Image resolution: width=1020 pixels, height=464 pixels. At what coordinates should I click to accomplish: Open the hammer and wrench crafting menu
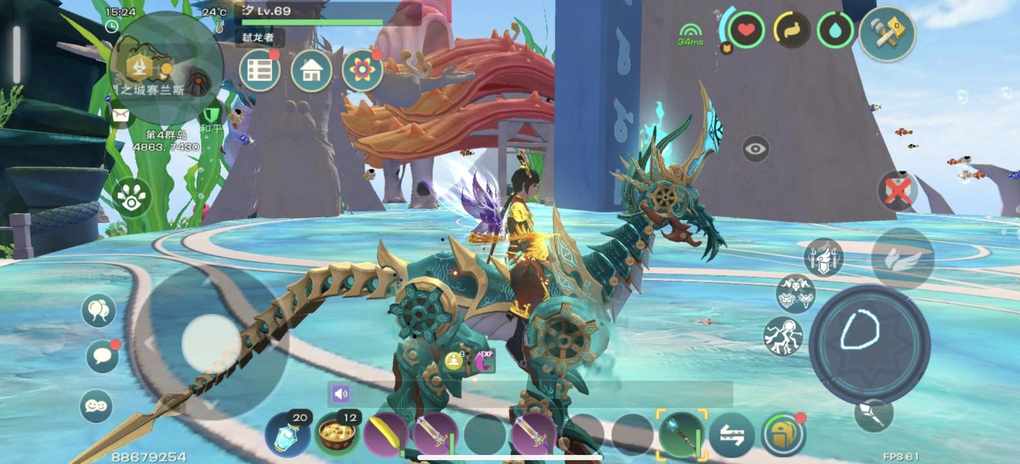coord(887,34)
